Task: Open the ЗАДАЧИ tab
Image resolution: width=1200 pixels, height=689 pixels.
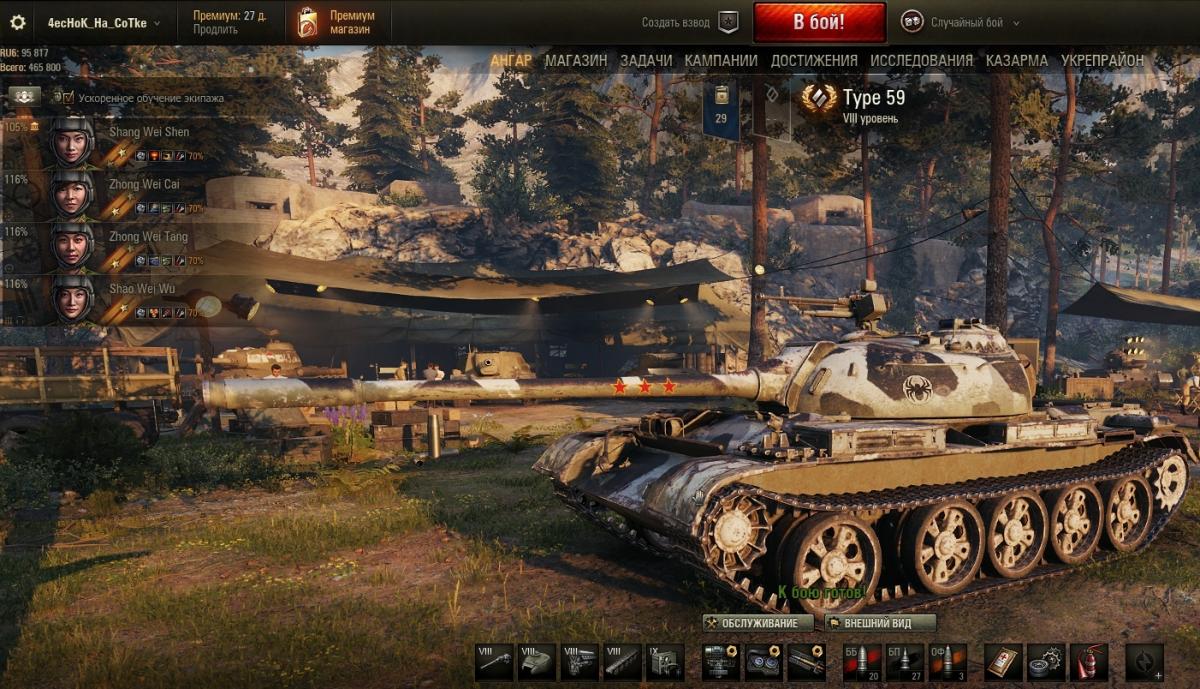Action: pyautogui.click(x=646, y=60)
